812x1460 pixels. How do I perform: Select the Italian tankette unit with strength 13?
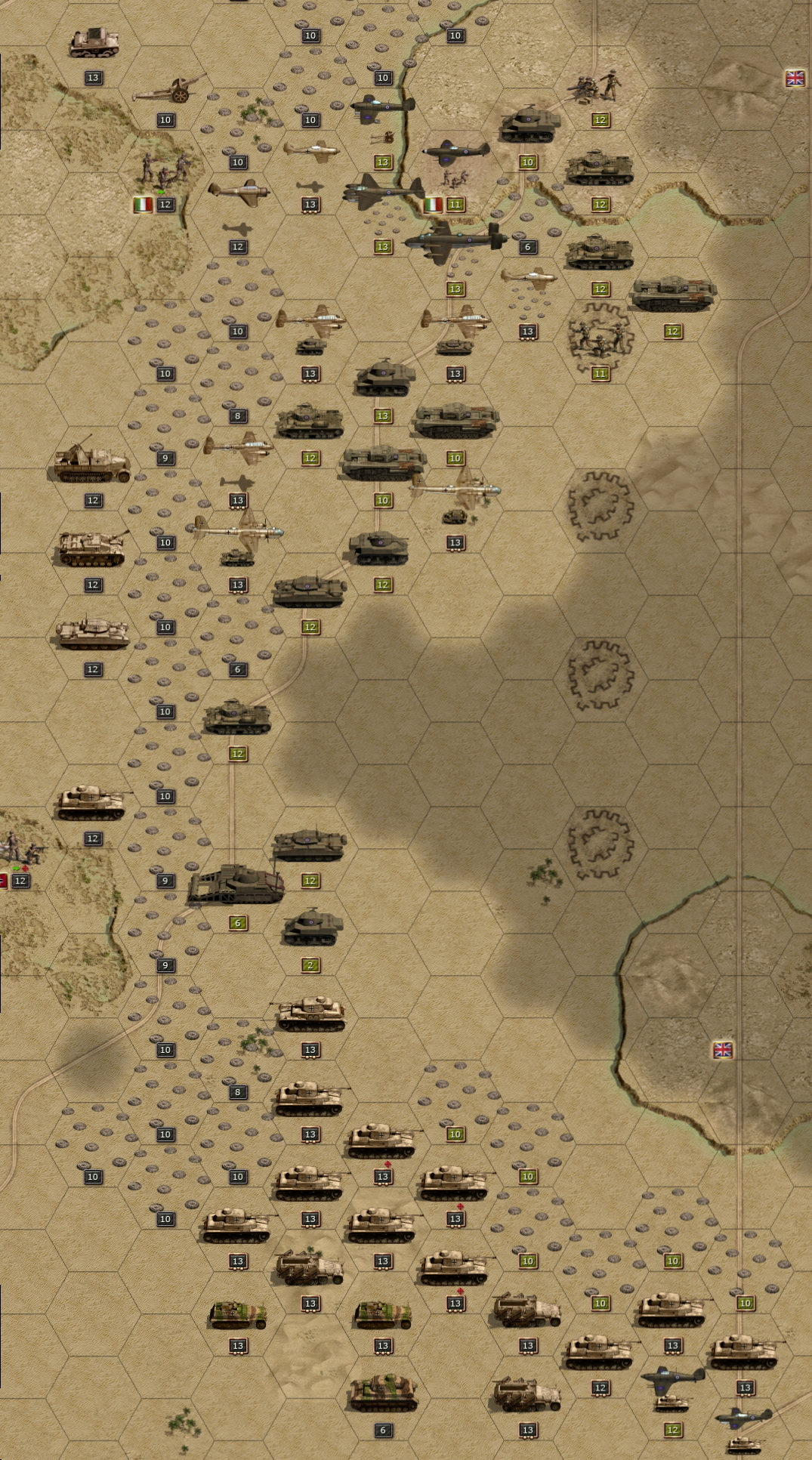click(94, 44)
